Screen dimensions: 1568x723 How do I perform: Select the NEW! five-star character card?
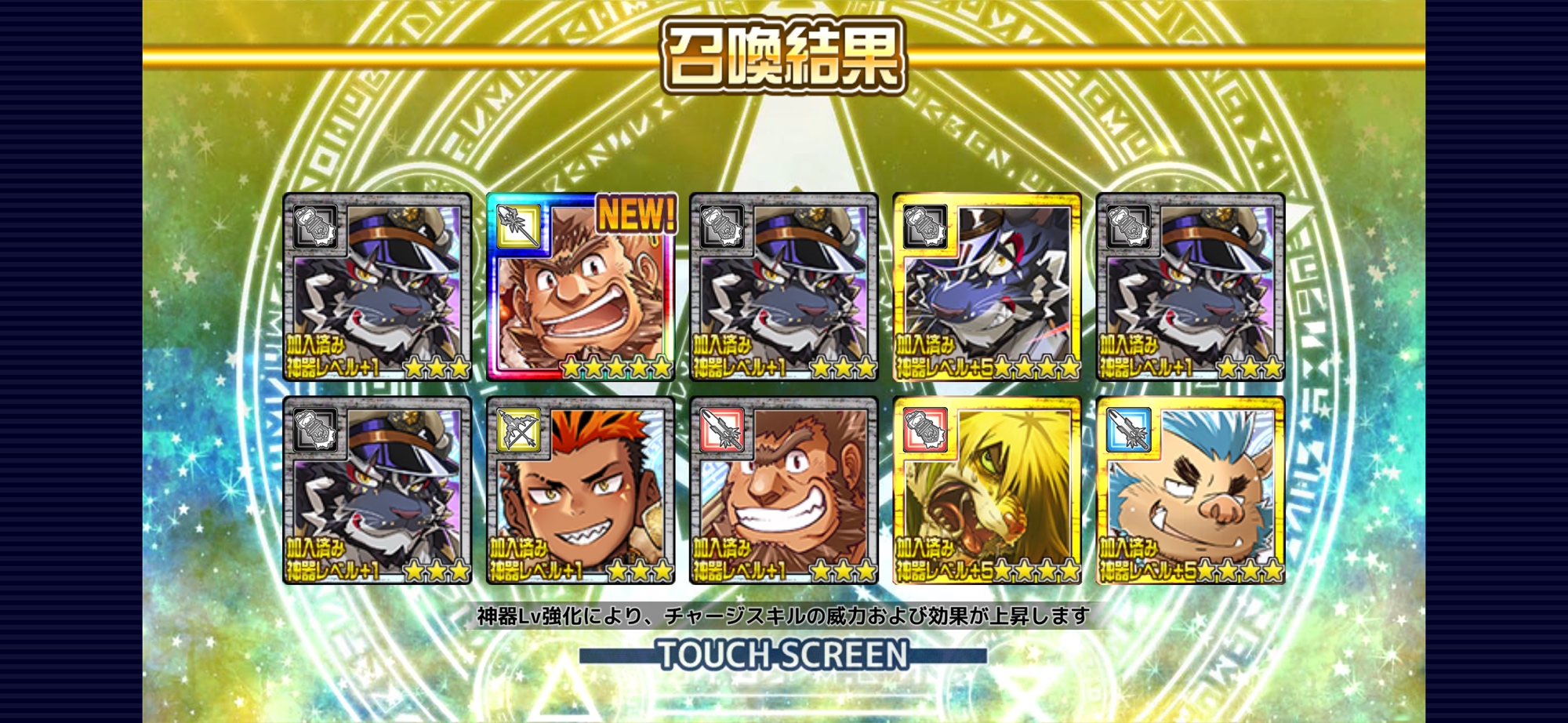(x=580, y=287)
